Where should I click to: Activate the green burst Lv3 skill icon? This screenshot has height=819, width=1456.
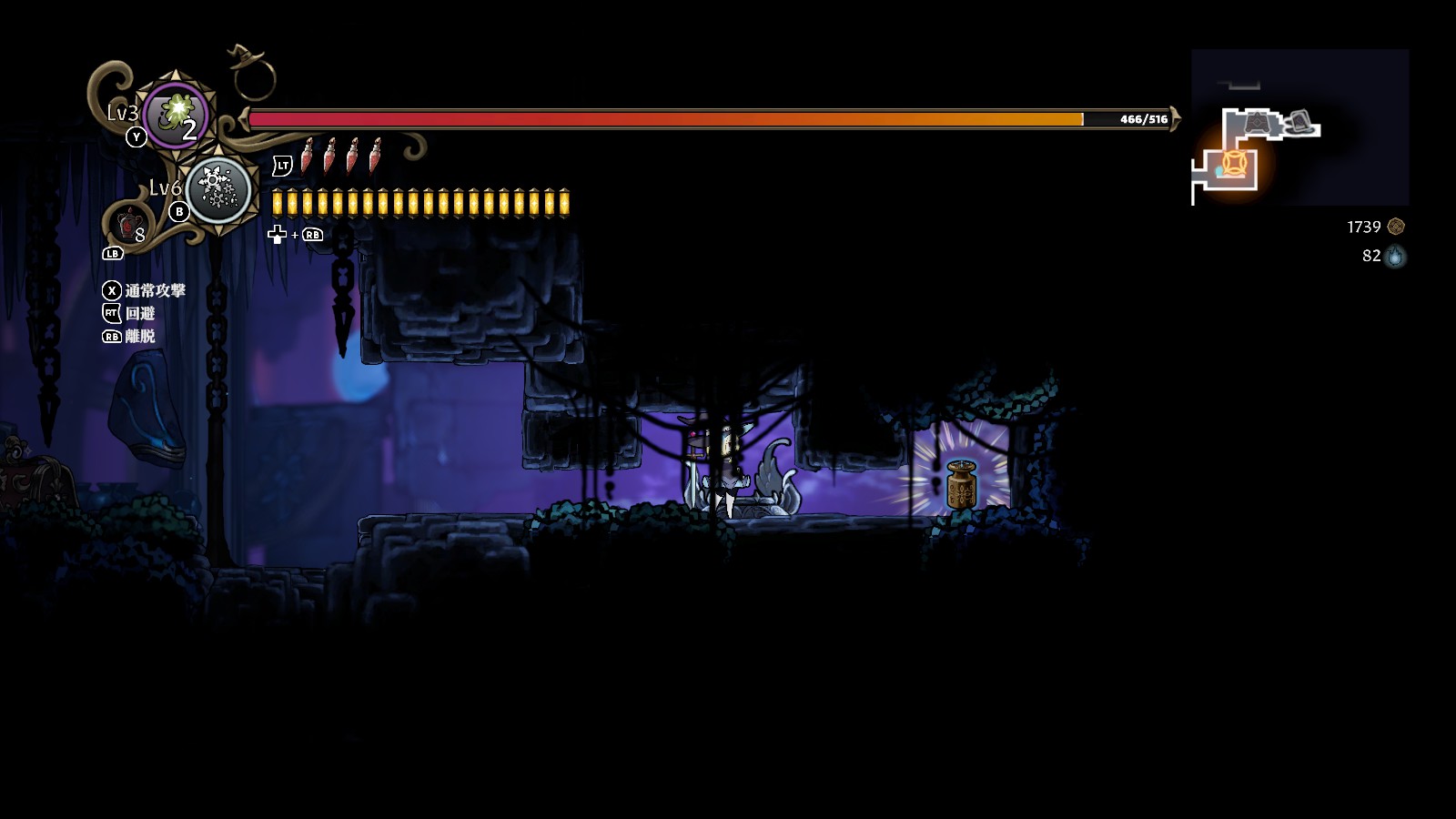[176, 115]
